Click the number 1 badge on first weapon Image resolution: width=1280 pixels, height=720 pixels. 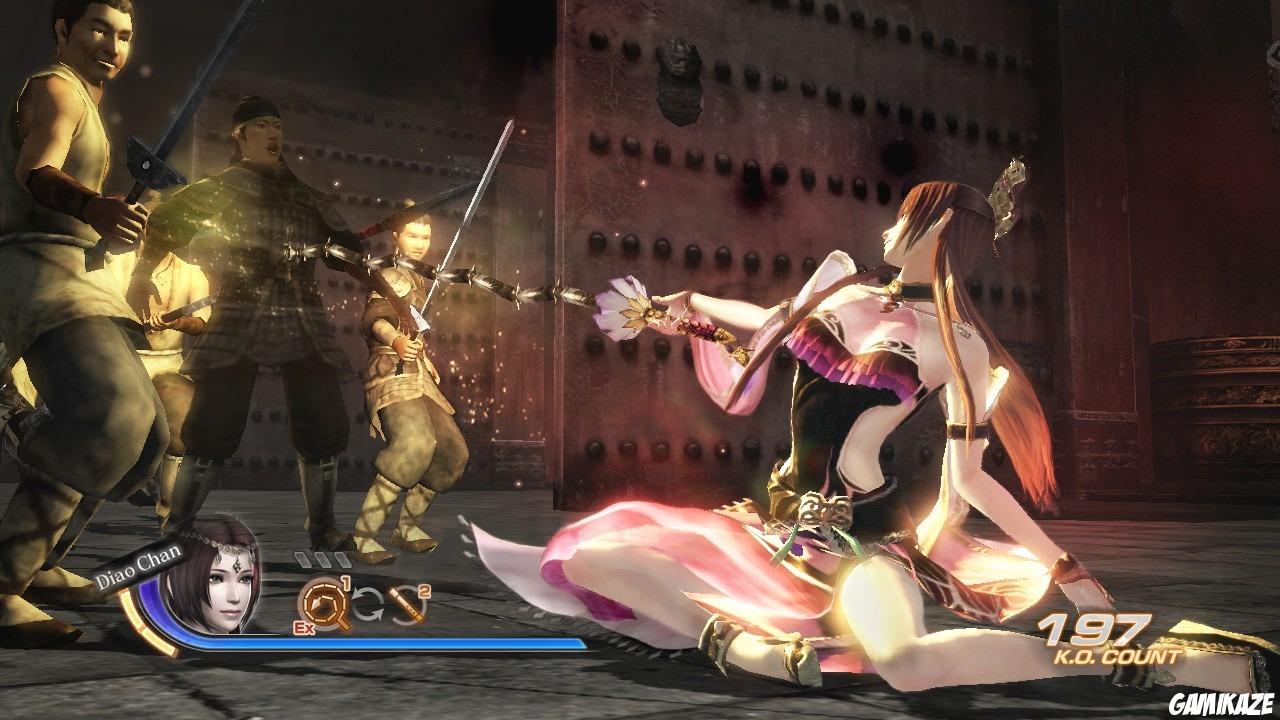click(x=347, y=581)
